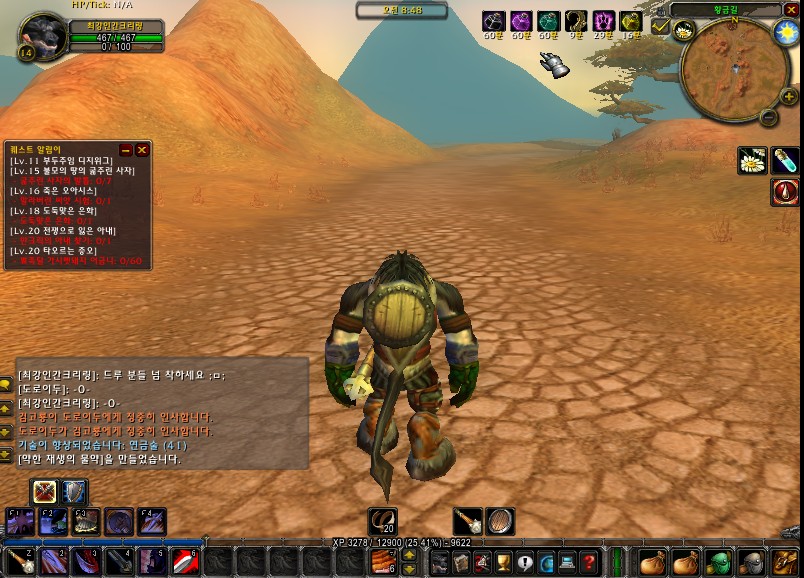804x578 pixels.
Task: Minimize the quest tracker panel
Action: (126, 150)
